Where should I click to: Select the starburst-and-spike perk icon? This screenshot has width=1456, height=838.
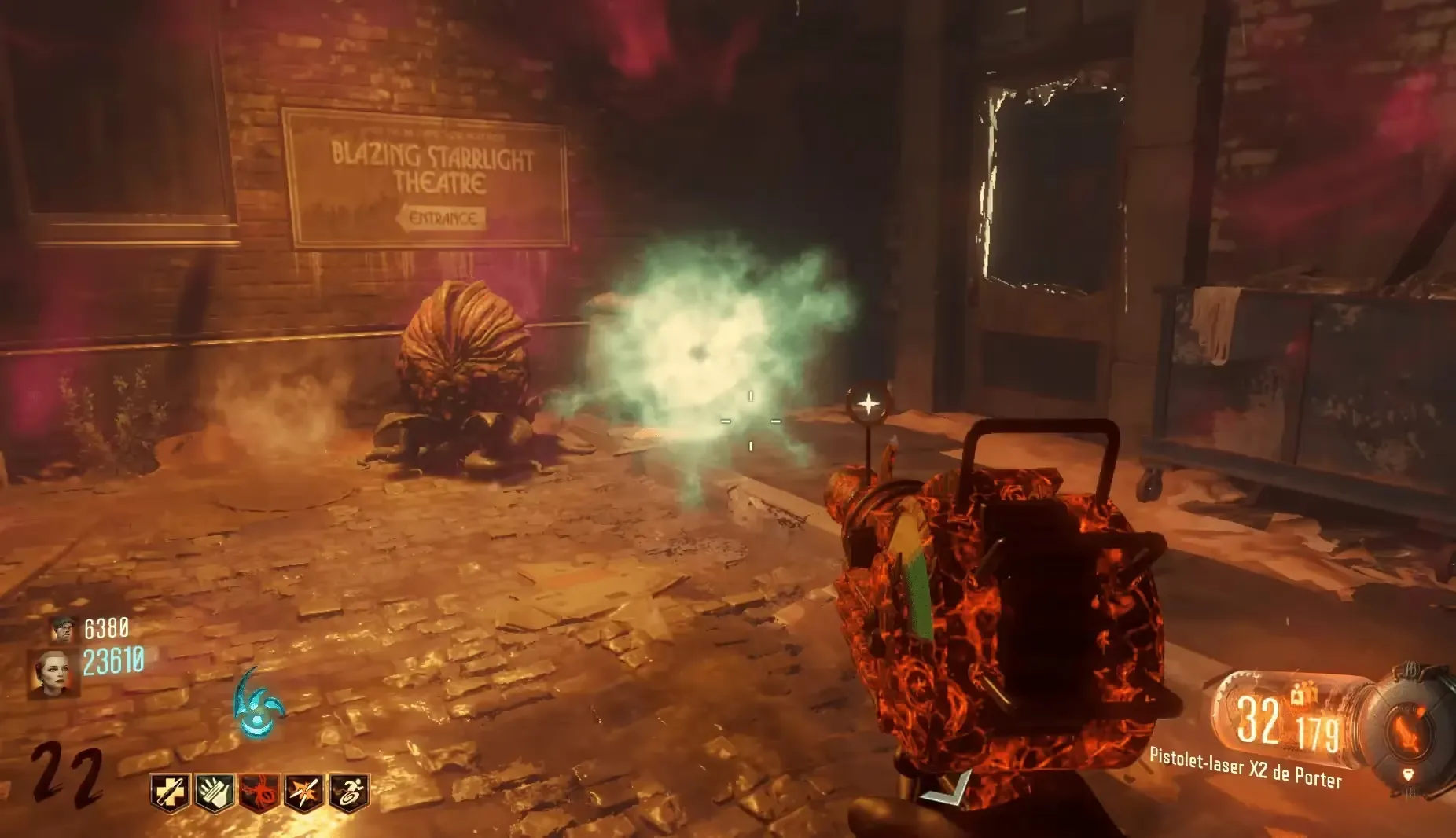click(304, 793)
